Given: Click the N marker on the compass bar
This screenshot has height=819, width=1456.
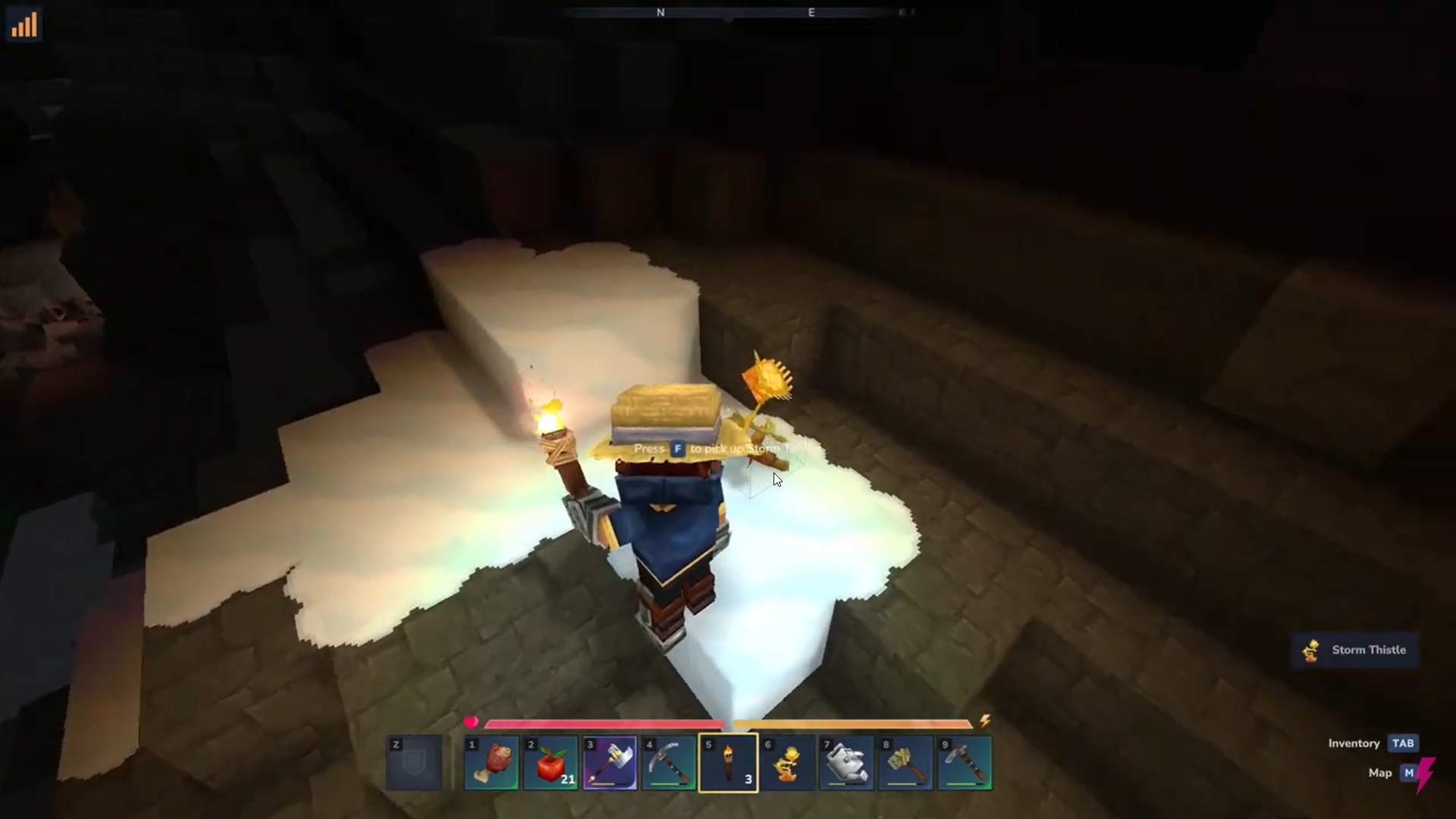Looking at the screenshot, I should (661, 12).
